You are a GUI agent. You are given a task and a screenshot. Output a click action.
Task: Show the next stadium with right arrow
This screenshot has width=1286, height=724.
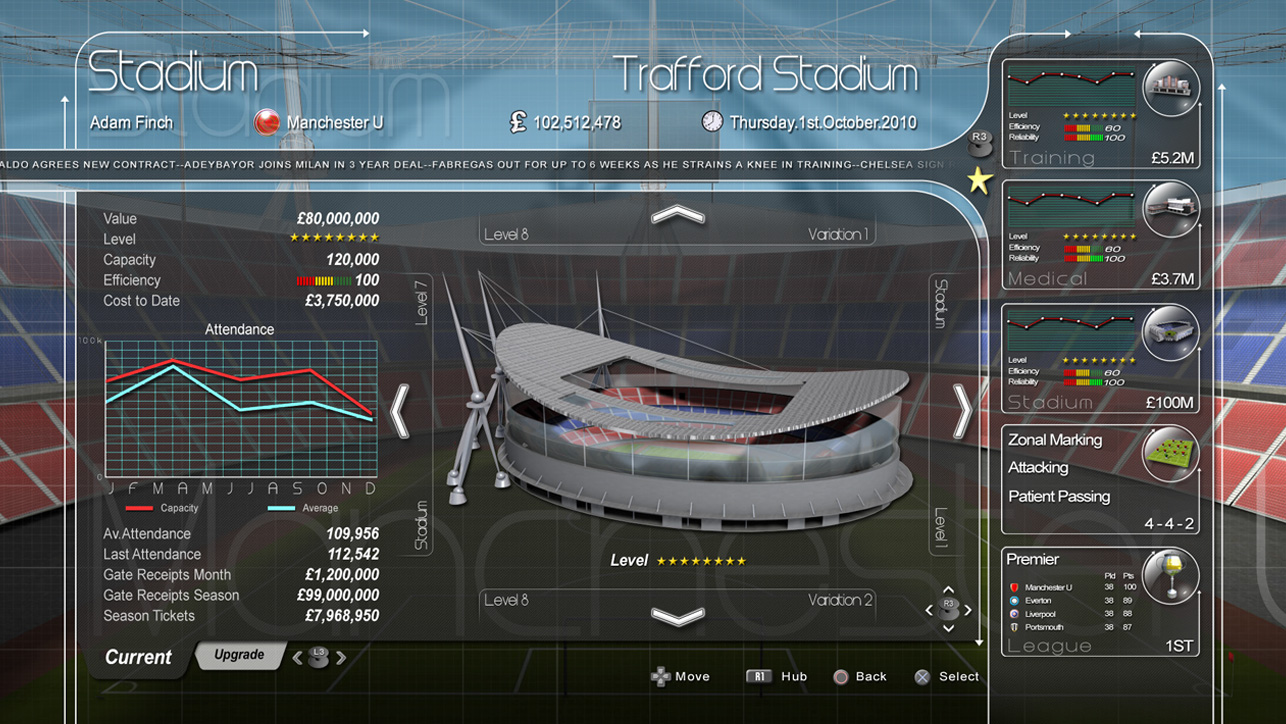[x=962, y=411]
